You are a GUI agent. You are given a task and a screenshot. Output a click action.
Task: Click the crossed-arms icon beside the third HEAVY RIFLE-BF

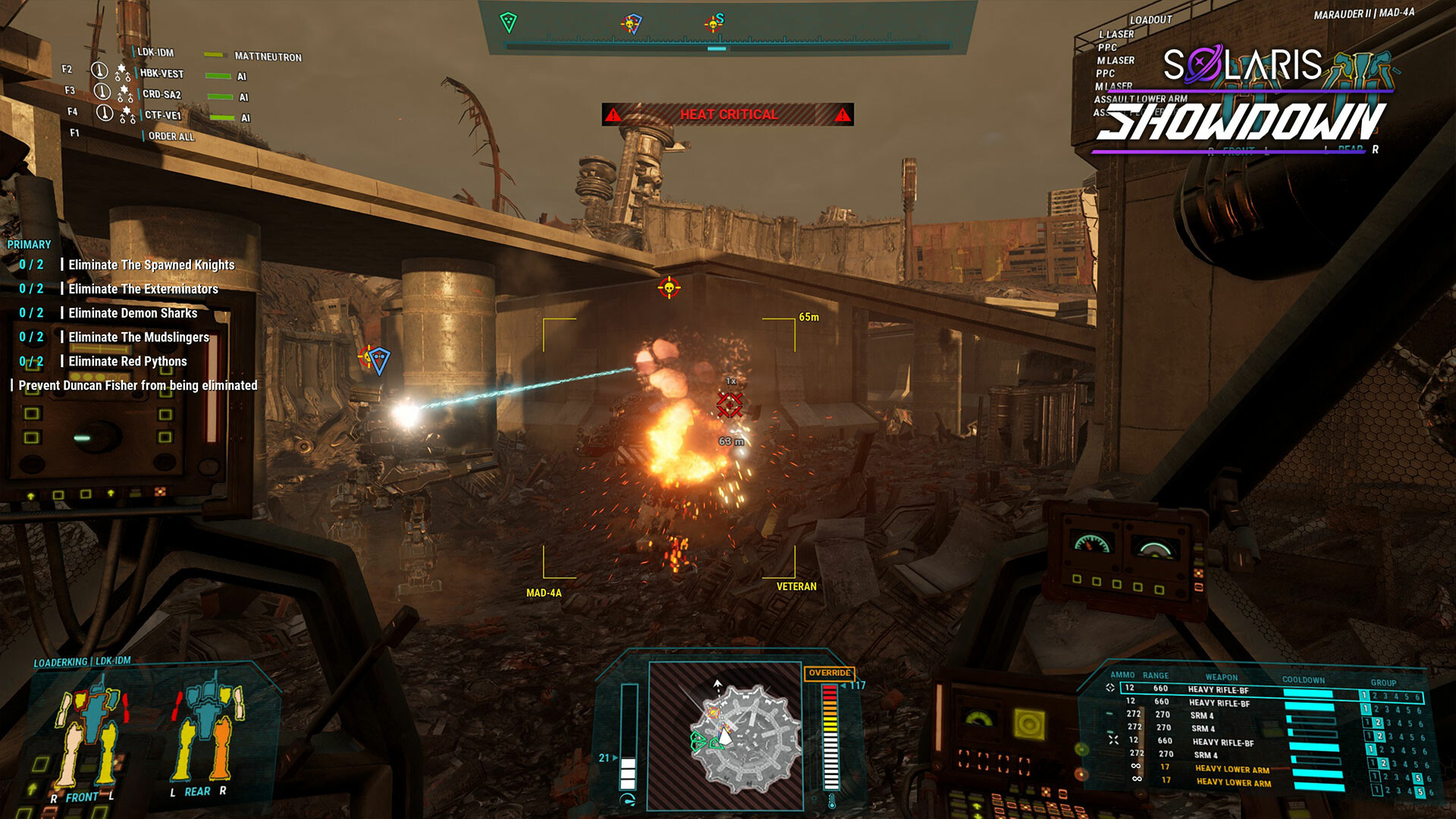coord(1115,740)
